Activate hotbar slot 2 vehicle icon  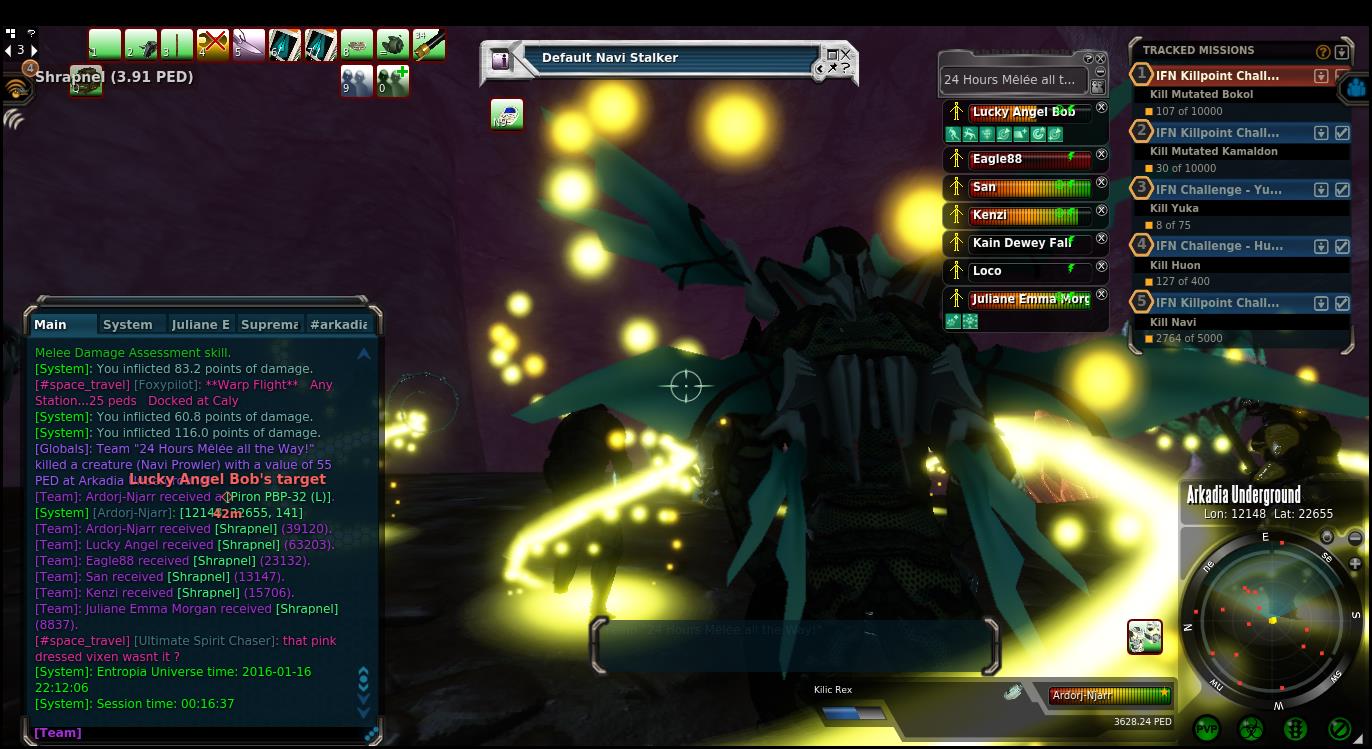click(140, 45)
